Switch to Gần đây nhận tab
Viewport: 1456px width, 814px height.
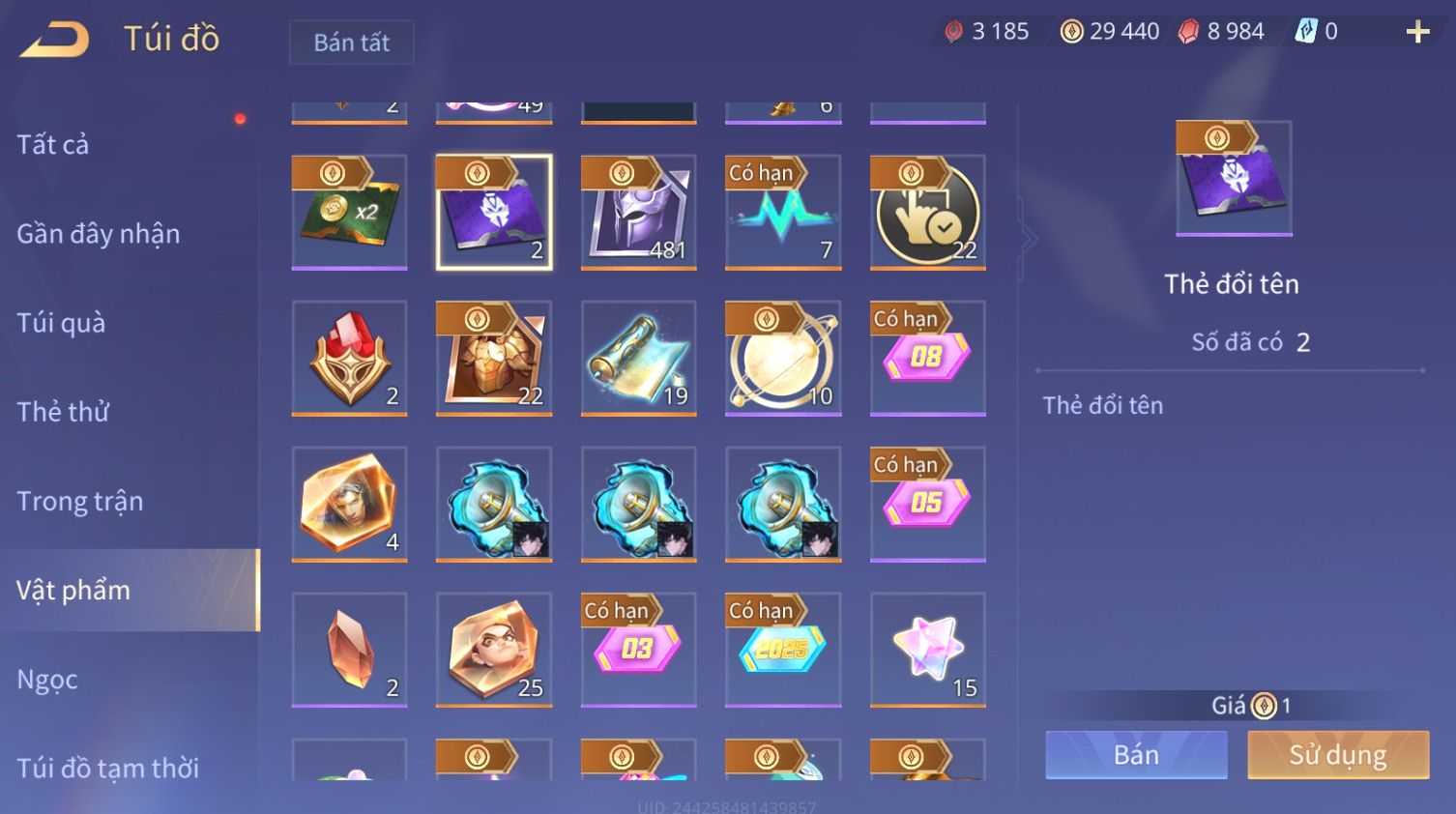[98, 234]
